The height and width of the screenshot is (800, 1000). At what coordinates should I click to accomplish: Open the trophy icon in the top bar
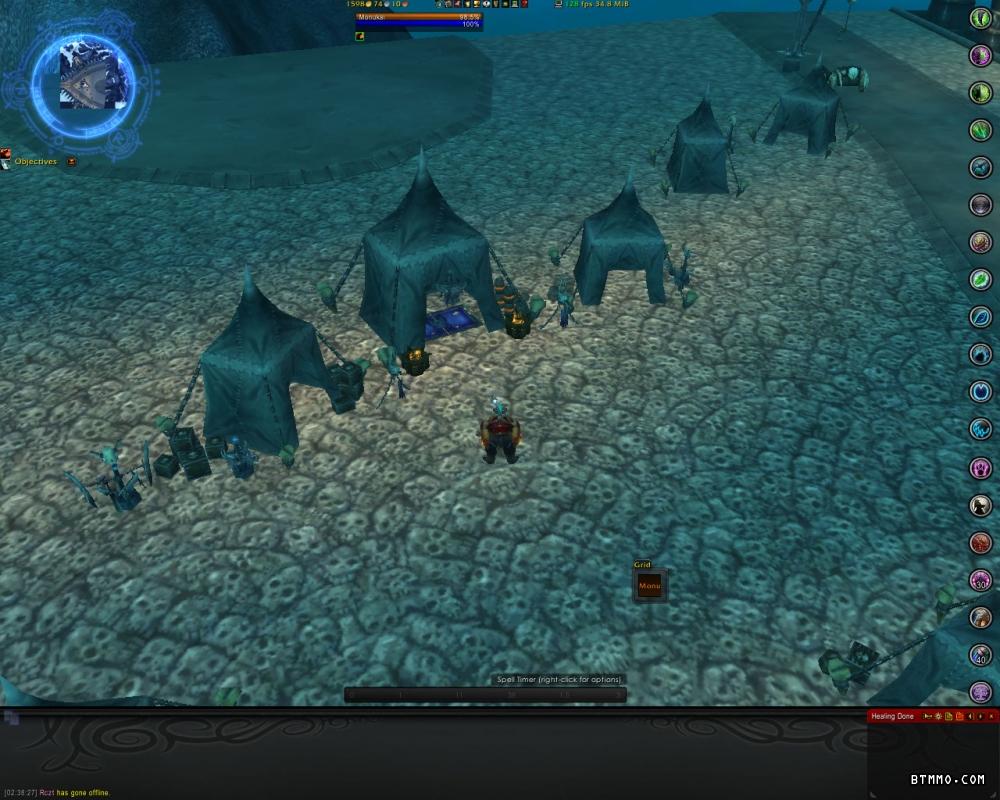(x=476, y=4)
